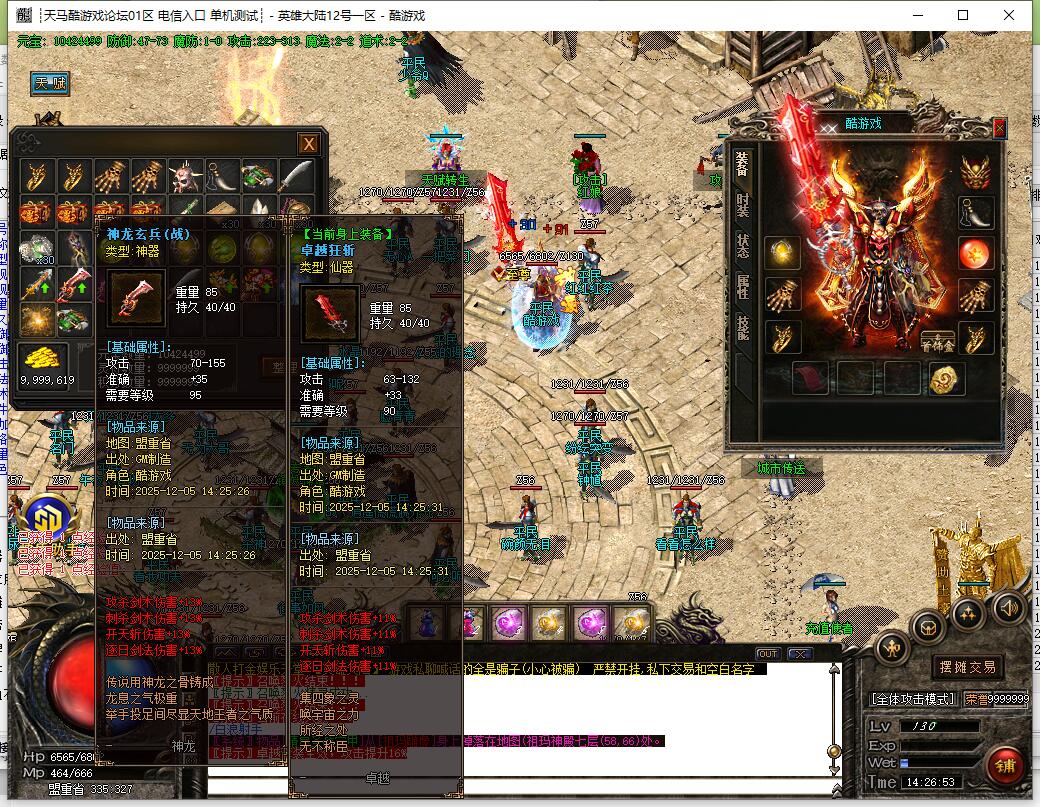The width and height of the screenshot is (1040, 807).
Task: Open the 属性 attributes tab
Action: [742, 287]
